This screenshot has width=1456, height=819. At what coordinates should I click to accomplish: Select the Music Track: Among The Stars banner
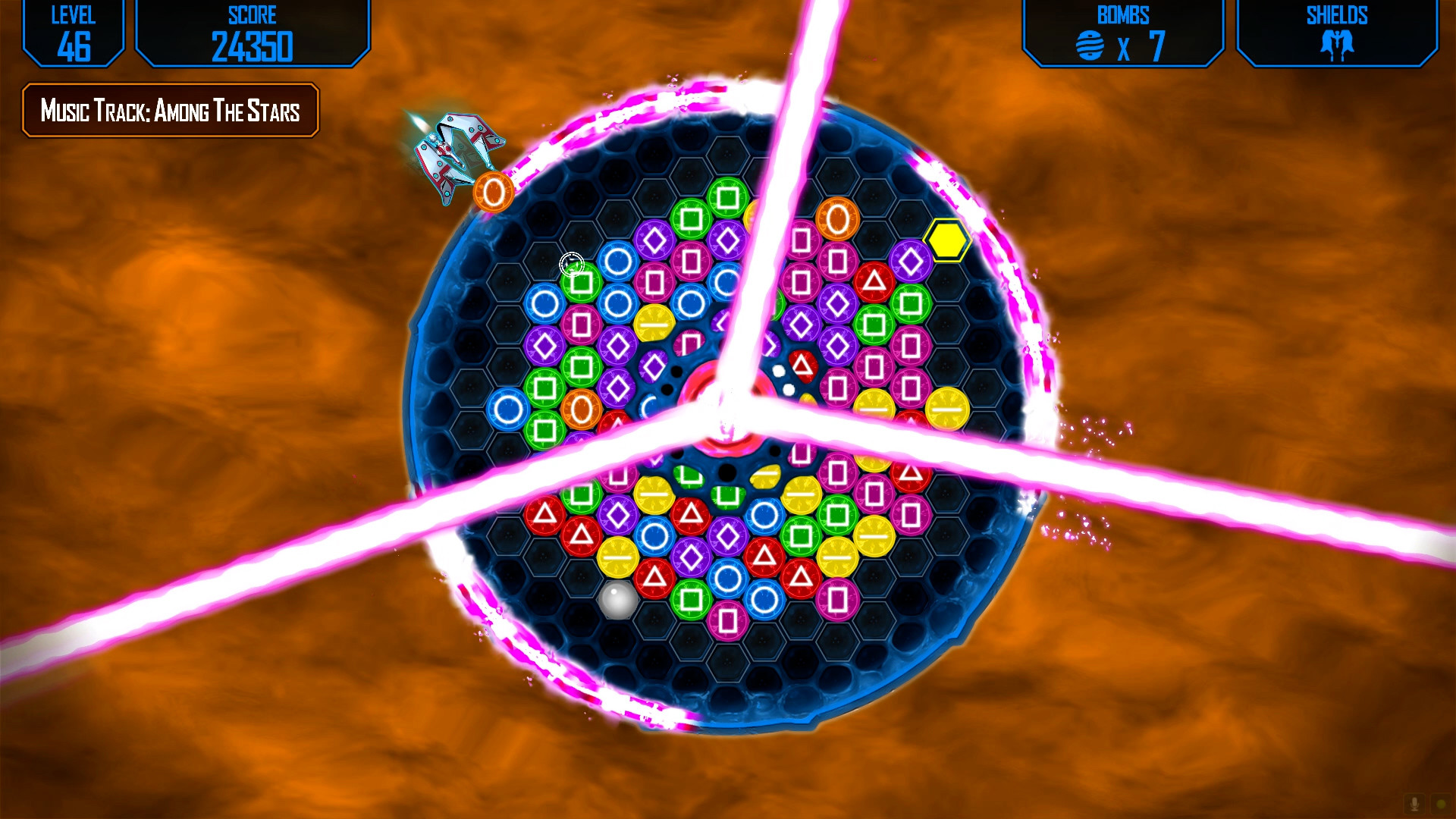[169, 111]
